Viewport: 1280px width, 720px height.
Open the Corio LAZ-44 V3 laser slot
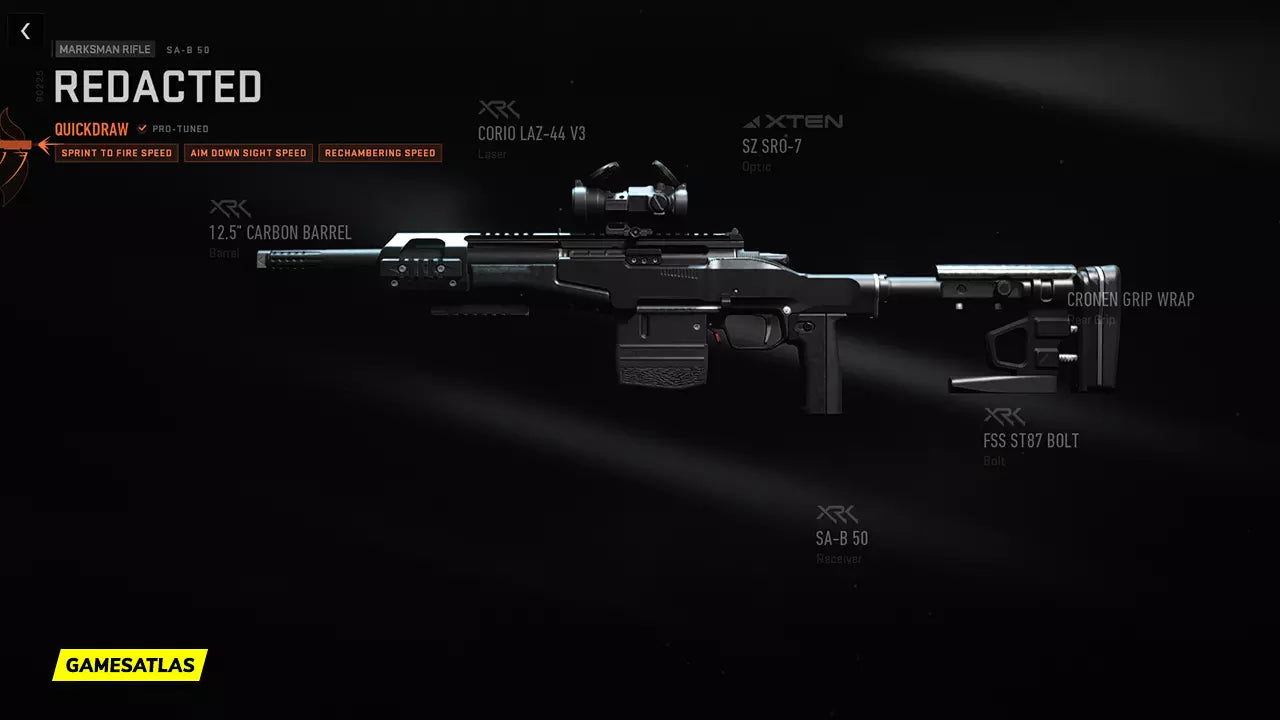click(531, 133)
